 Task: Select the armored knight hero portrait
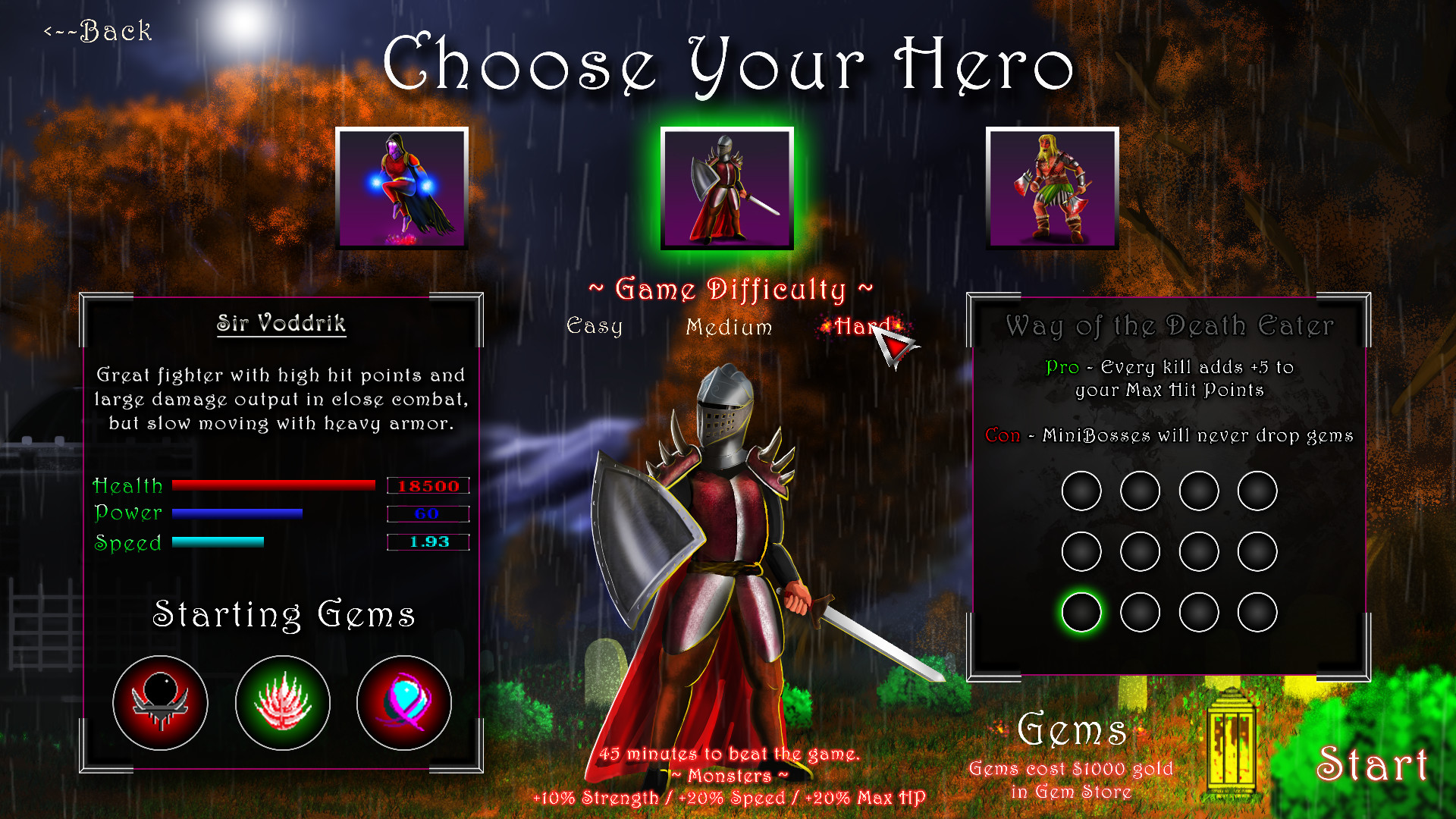point(728,187)
